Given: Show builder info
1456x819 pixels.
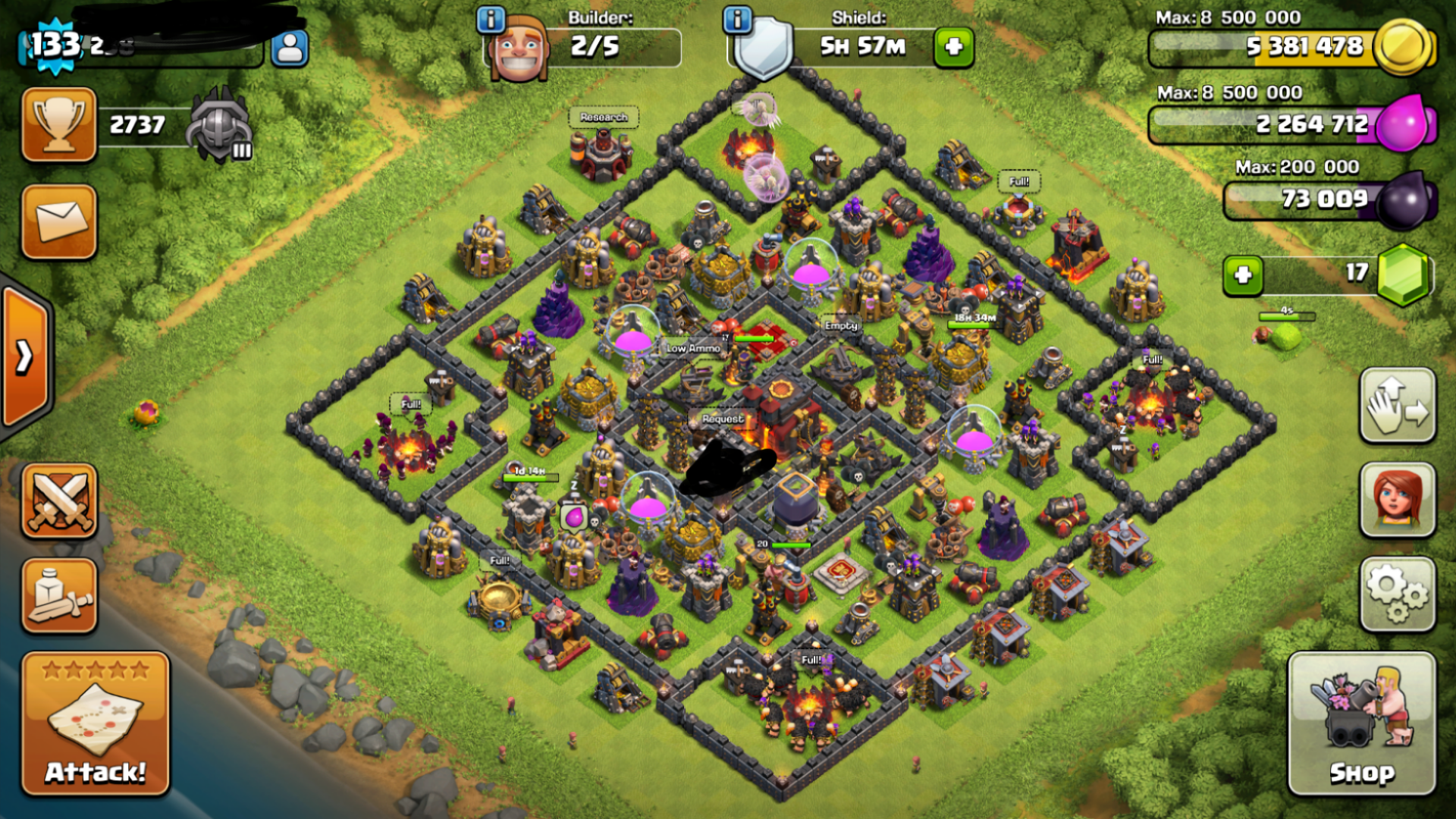Looking at the screenshot, I should pyautogui.click(x=491, y=20).
